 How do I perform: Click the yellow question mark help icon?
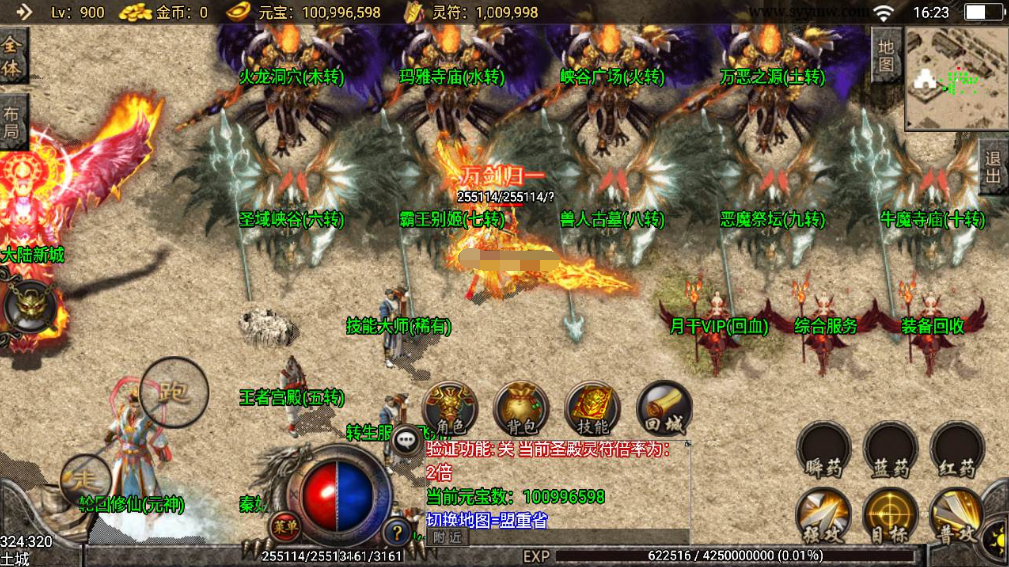click(x=398, y=532)
